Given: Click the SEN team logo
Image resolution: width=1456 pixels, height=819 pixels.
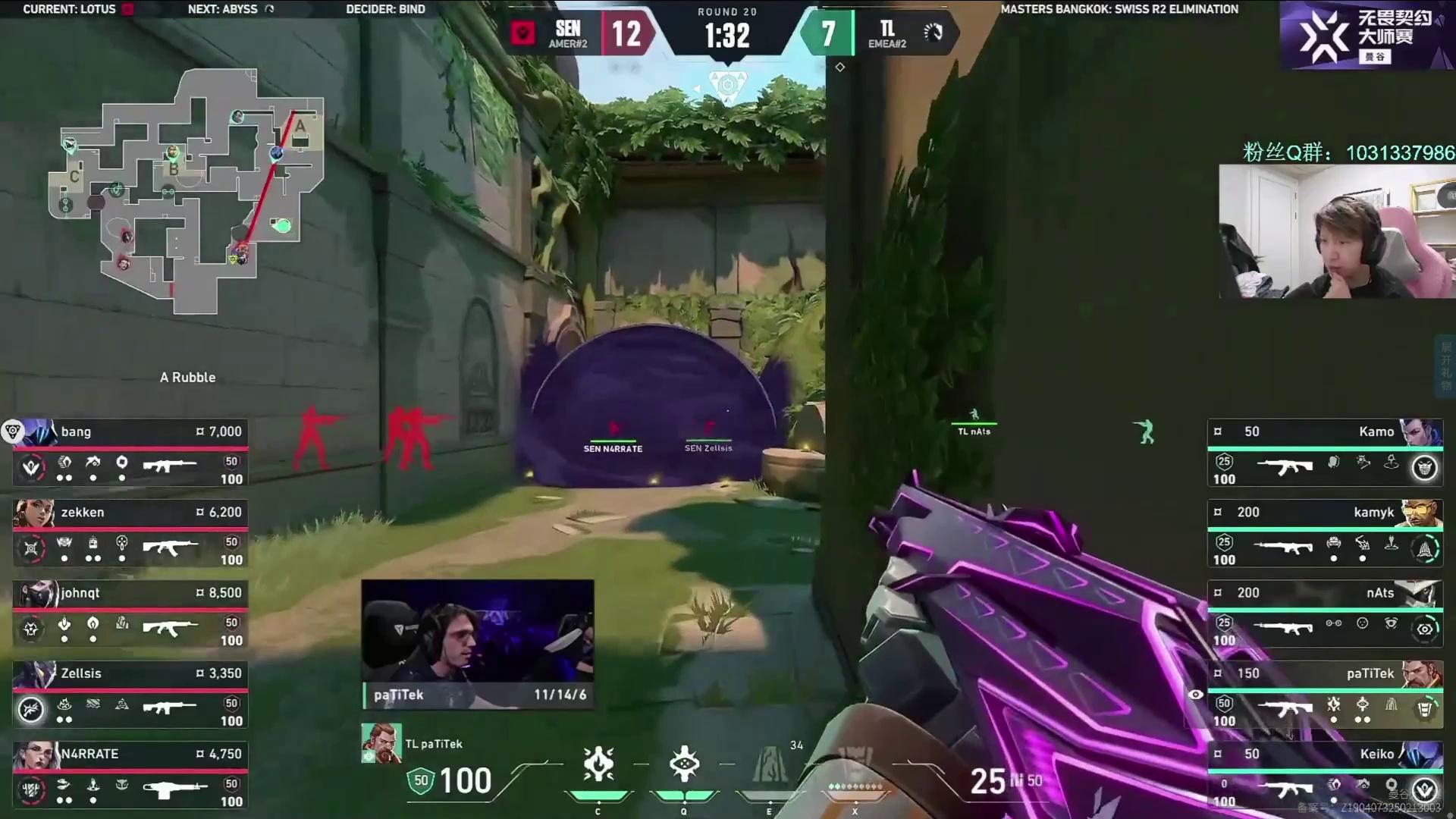Looking at the screenshot, I should point(522,33).
